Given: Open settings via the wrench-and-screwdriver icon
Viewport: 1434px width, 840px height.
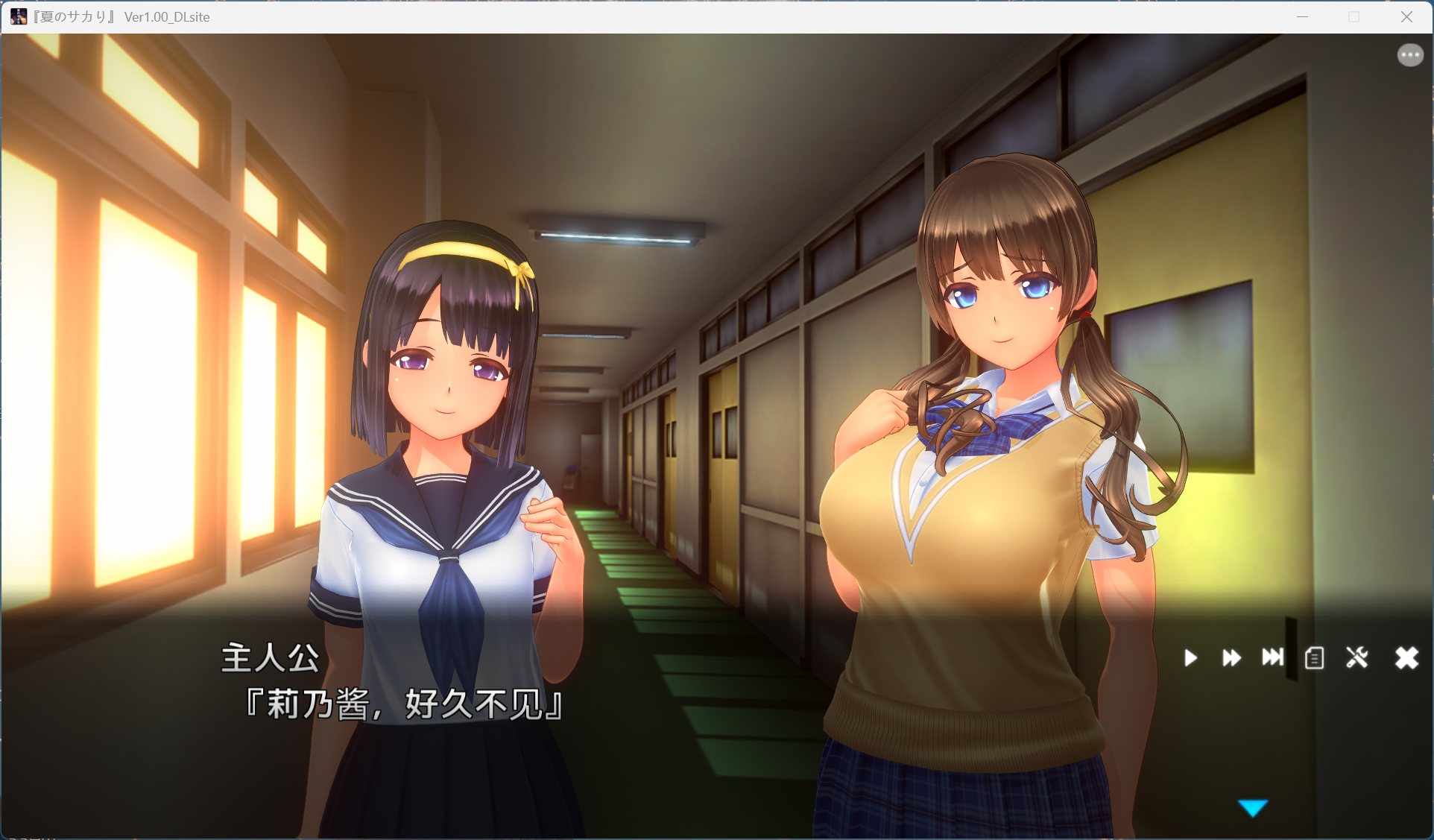Looking at the screenshot, I should coord(1357,657).
